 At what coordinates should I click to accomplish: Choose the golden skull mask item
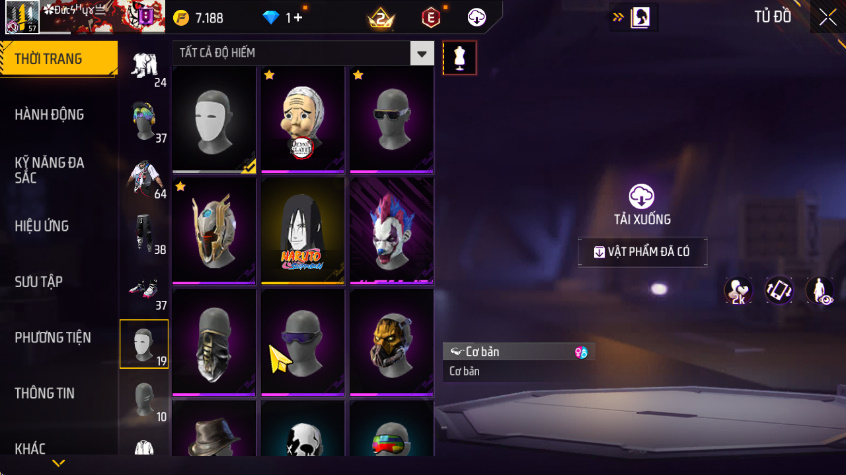coord(390,340)
